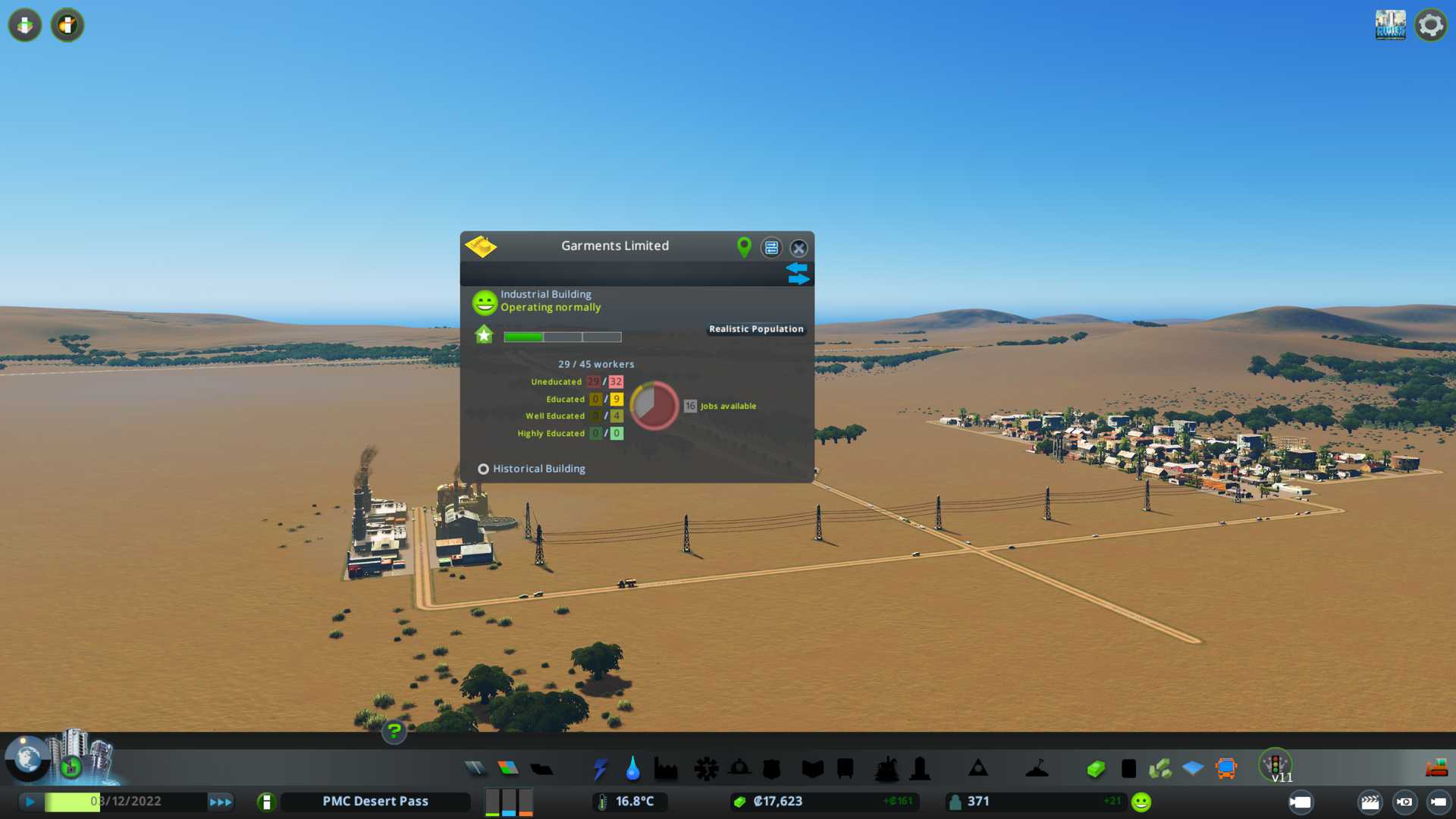Open the Economy money panel
The image size is (1456, 819).
click(777, 802)
